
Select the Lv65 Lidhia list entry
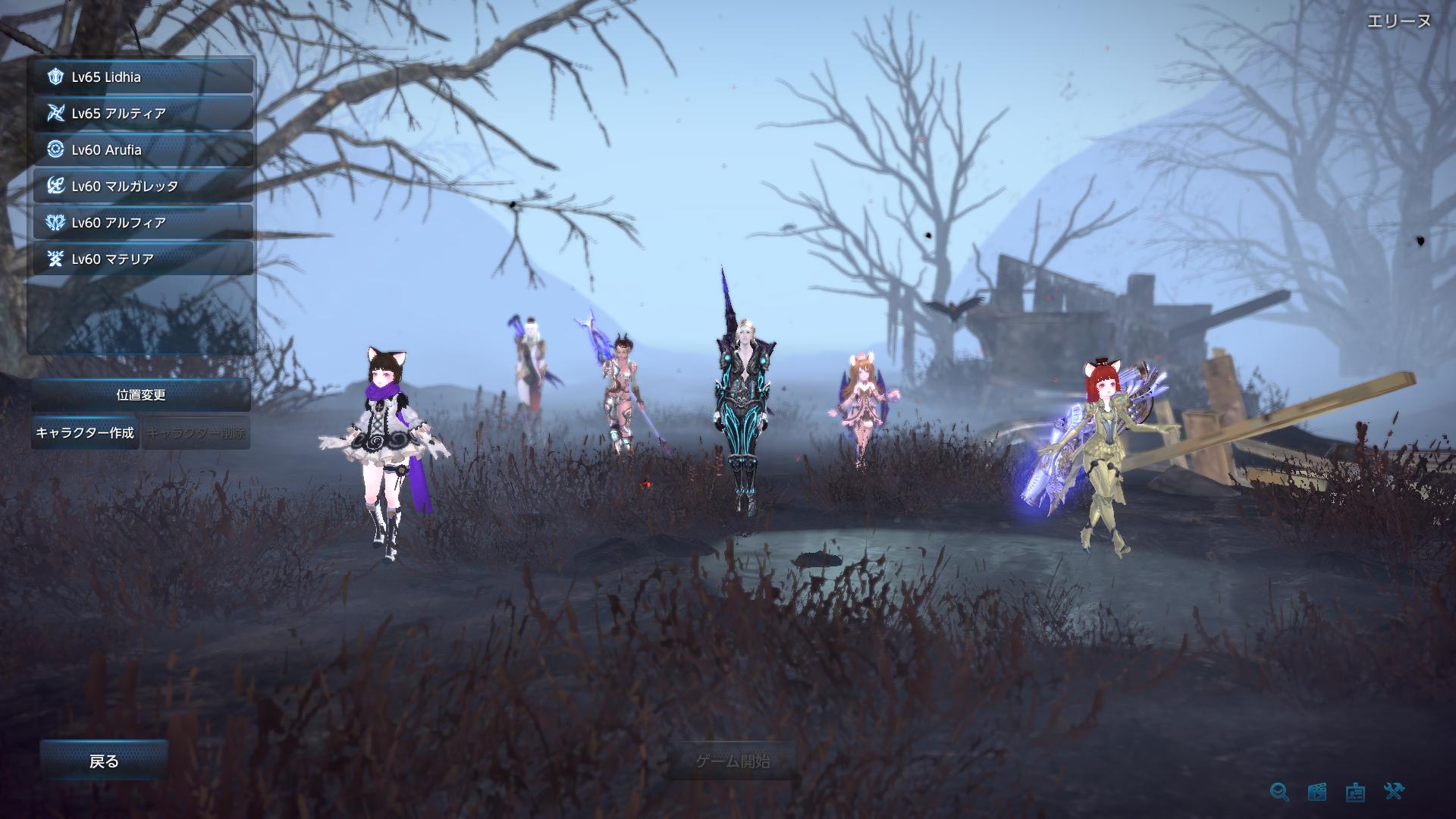140,76
